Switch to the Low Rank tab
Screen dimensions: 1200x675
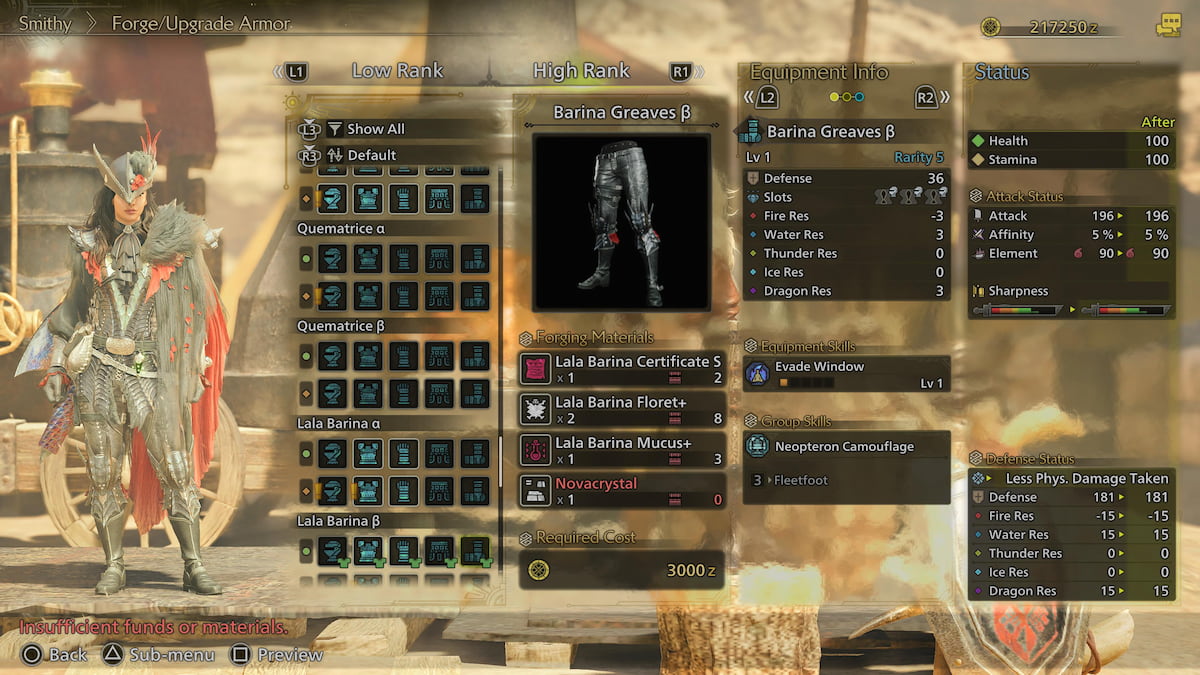tap(397, 71)
